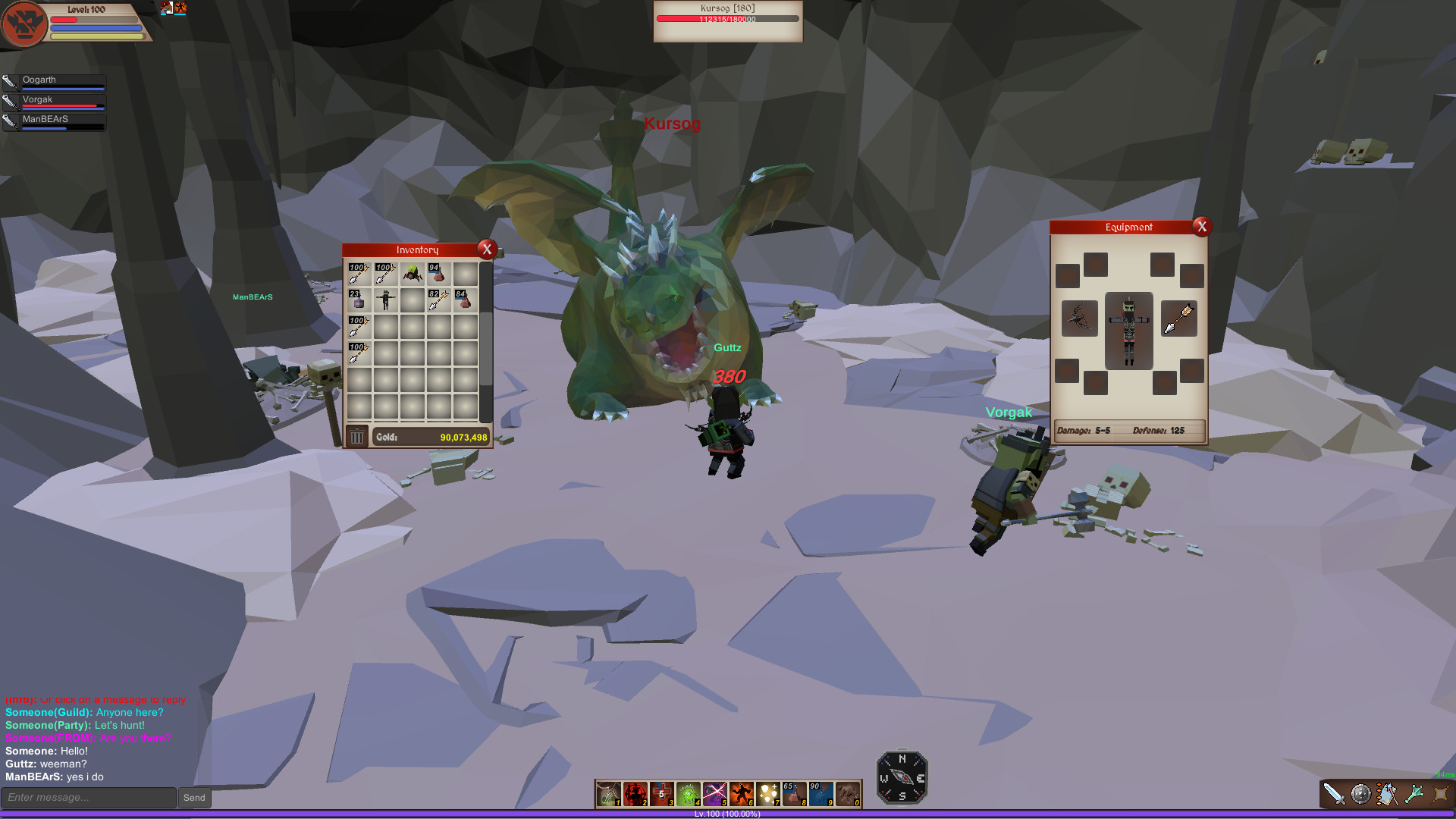
Task: Click the Inventory window title bar
Action: tap(416, 249)
